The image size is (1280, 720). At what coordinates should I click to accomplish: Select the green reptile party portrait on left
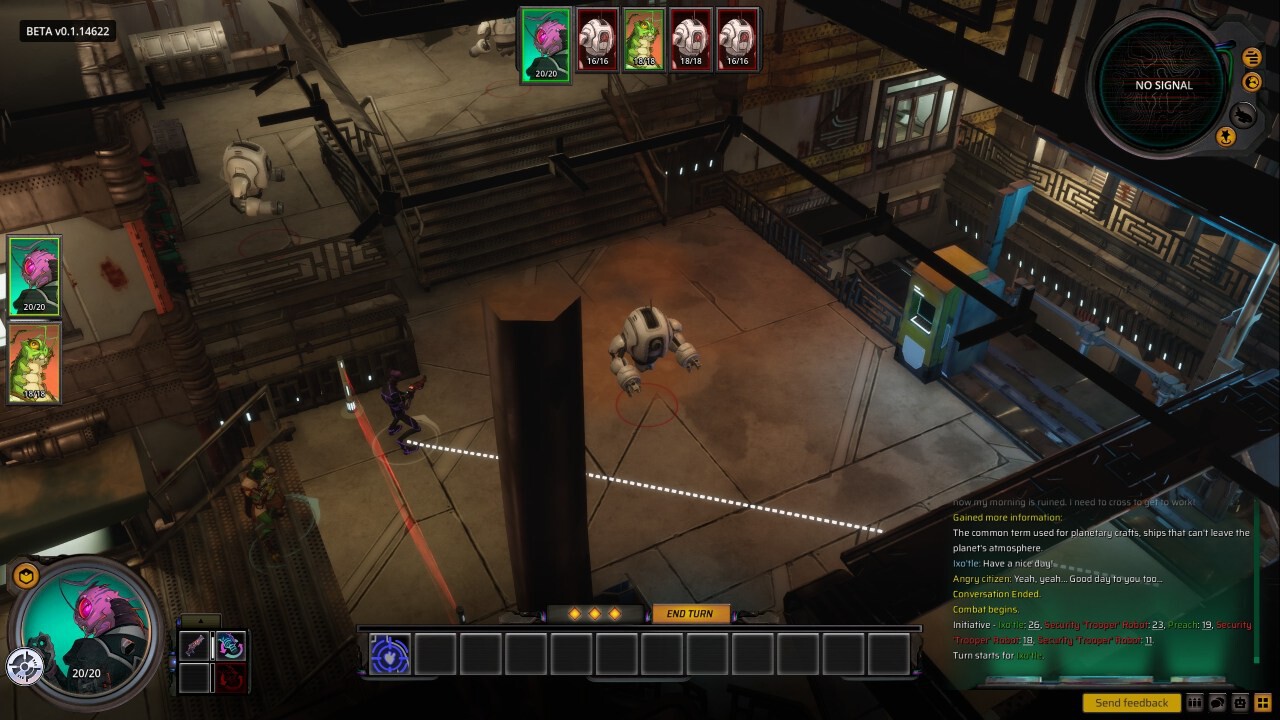coord(35,362)
